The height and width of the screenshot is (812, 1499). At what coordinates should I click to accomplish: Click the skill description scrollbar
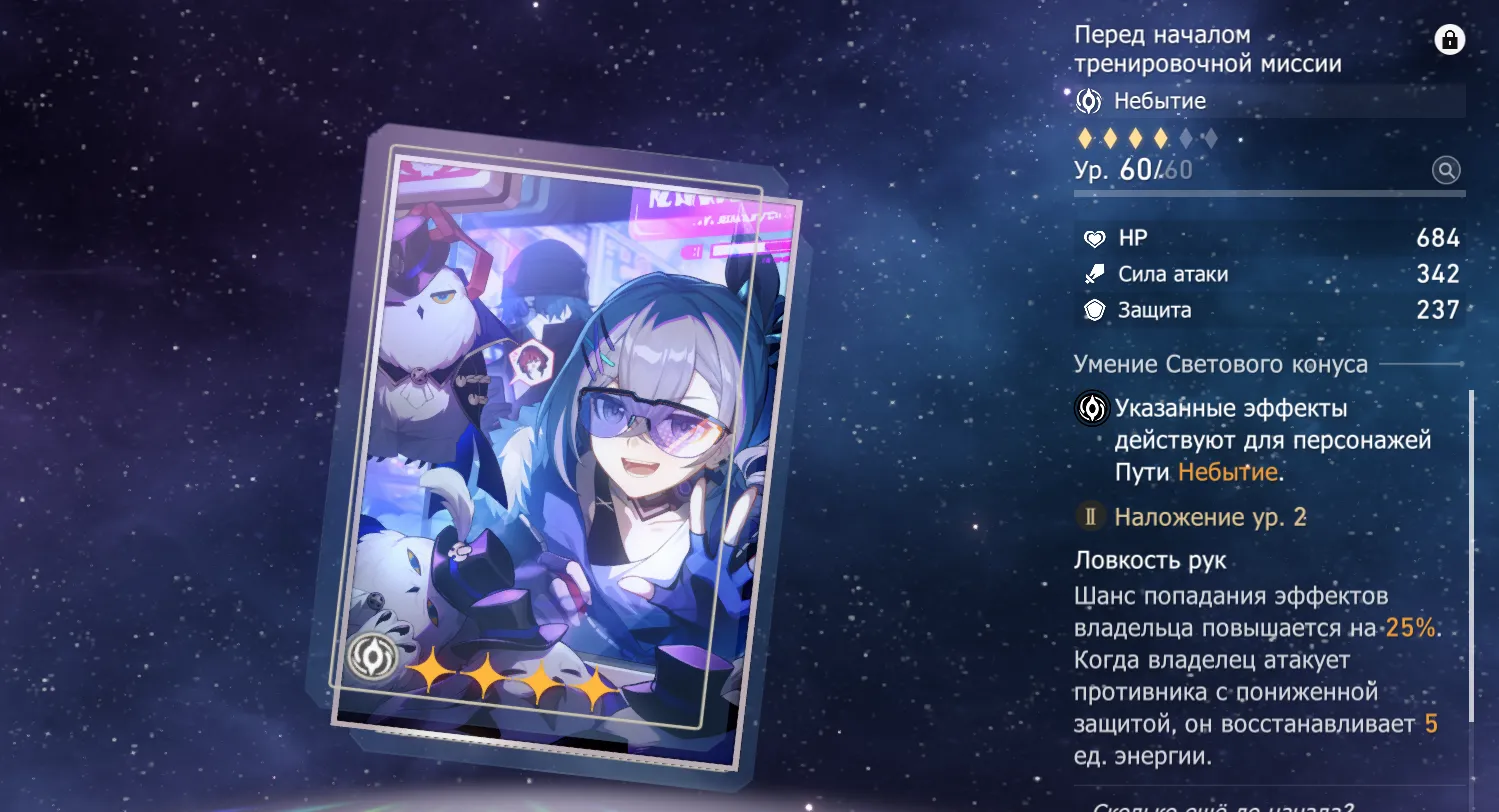1471,555
